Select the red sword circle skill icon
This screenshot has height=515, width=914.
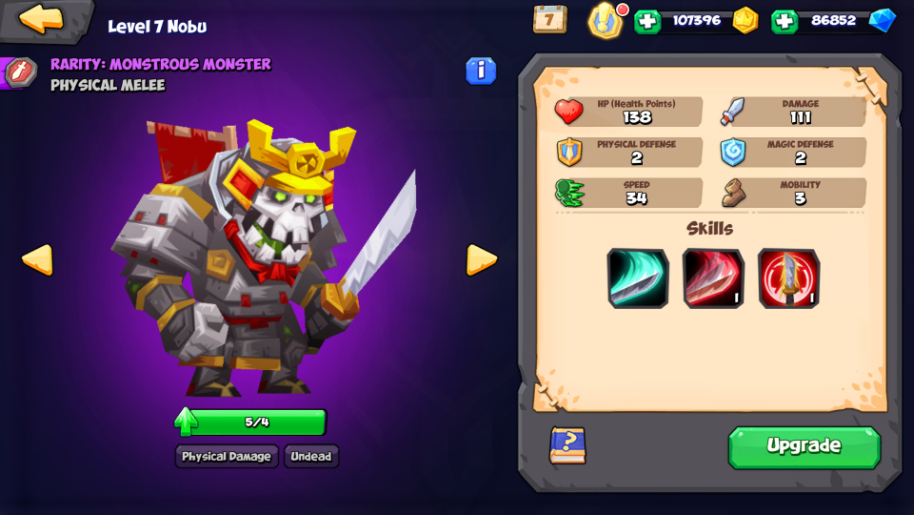[x=789, y=278]
